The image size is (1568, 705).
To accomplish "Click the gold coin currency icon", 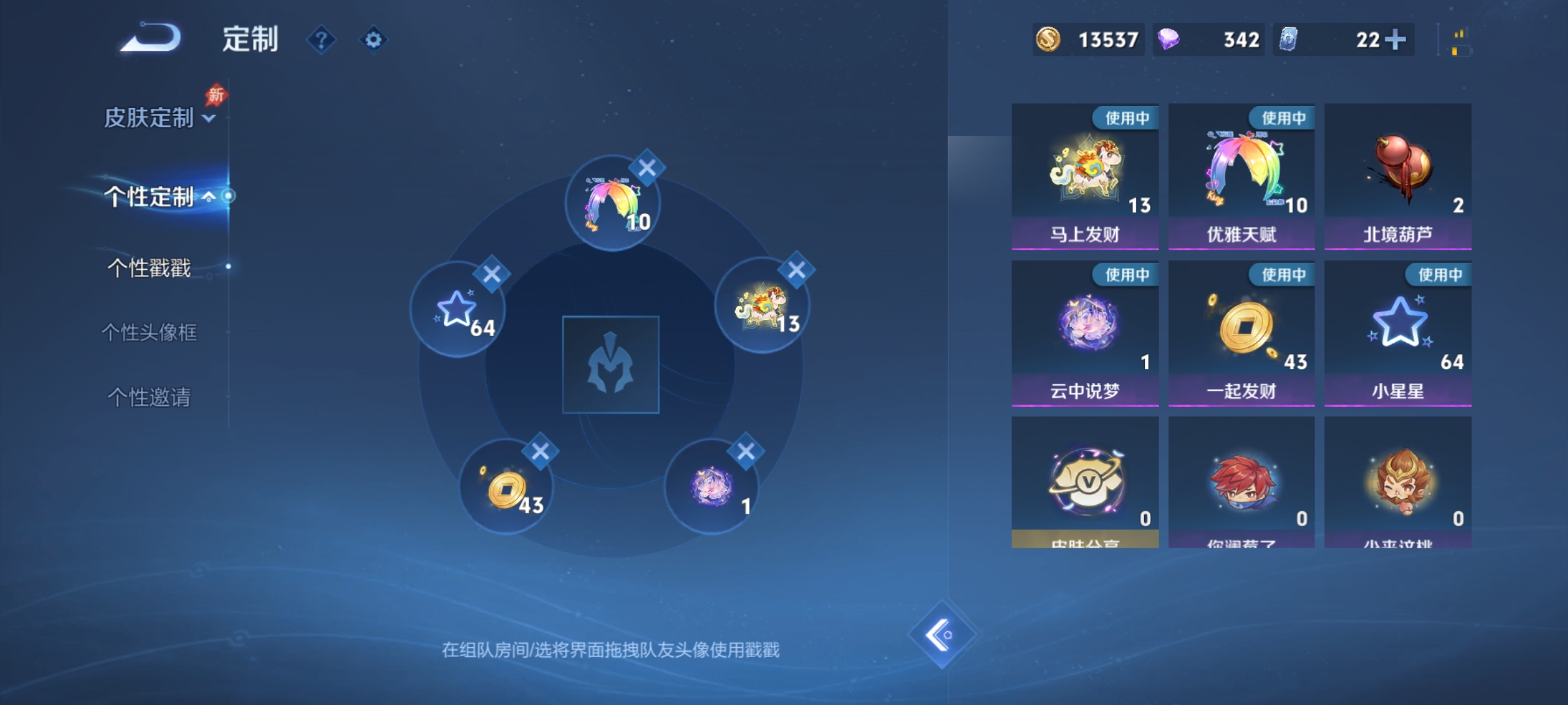I will tap(1049, 40).
